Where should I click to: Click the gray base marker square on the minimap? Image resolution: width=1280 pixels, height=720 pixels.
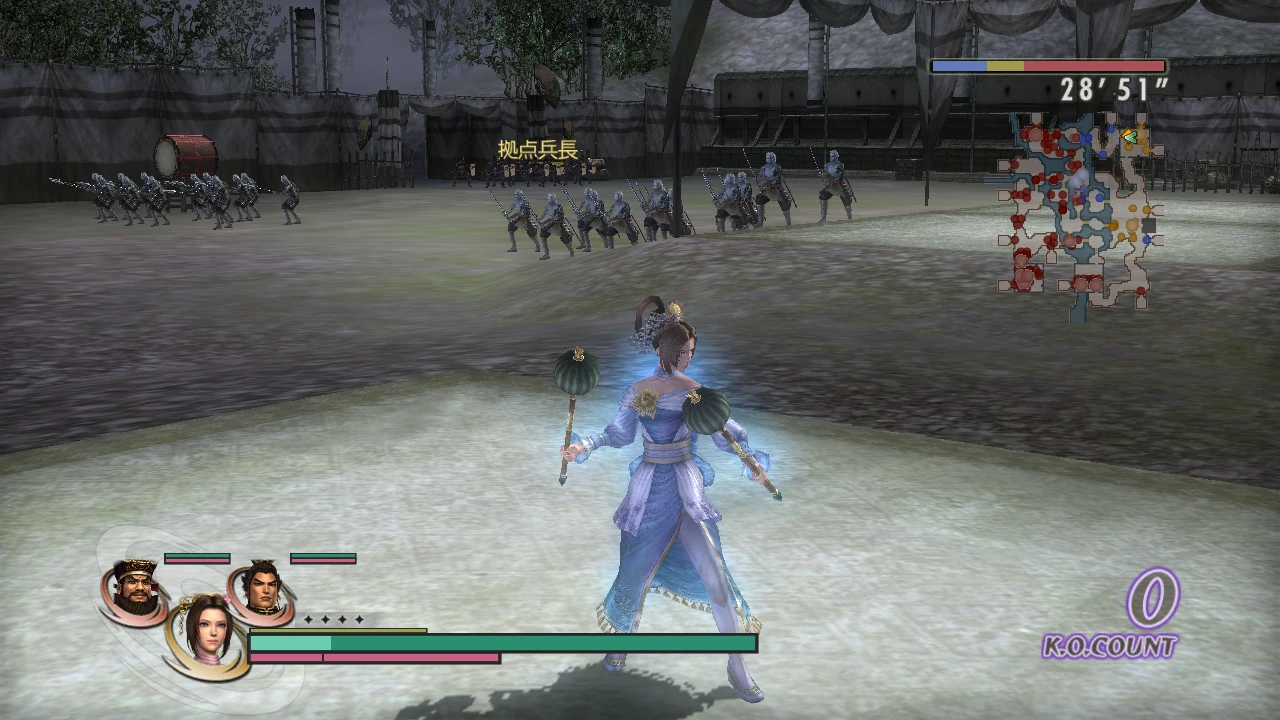click(1148, 225)
